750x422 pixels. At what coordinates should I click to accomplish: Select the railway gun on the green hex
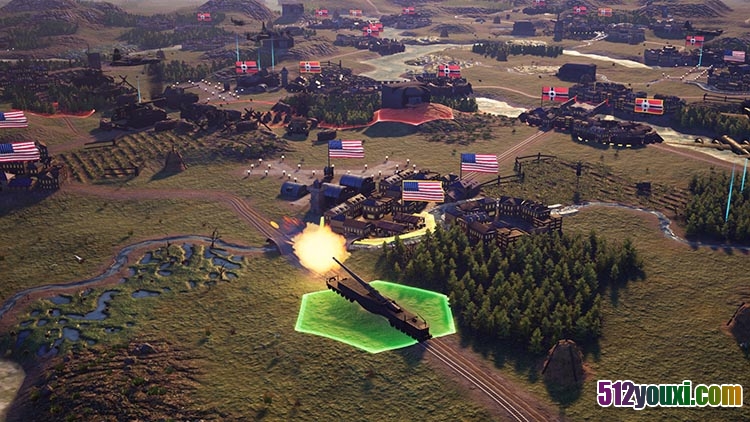(x=378, y=301)
